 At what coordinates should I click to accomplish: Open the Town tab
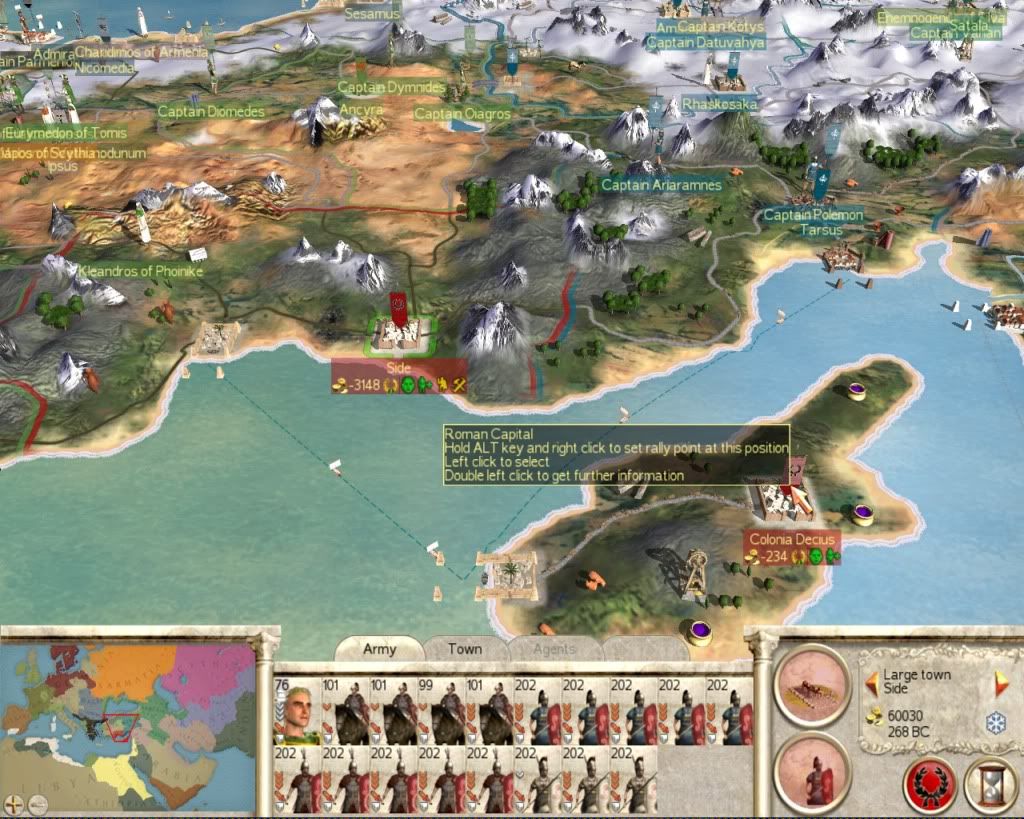pos(464,649)
